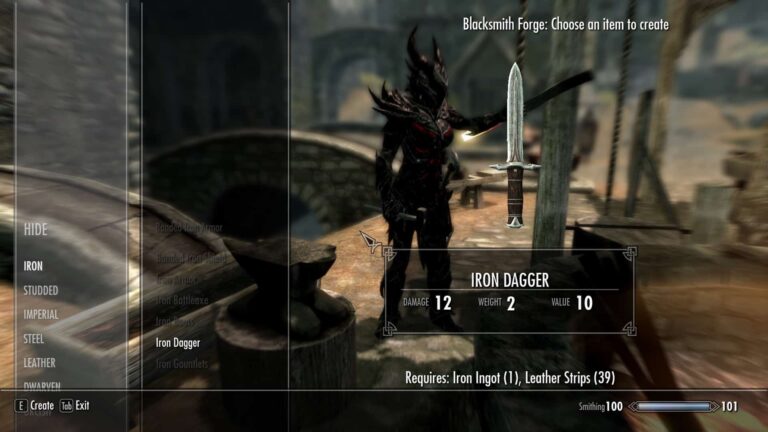This screenshot has width=768, height=432.
Task: Pick Iron Battleaxe in the item list
Action: (181, 301)
